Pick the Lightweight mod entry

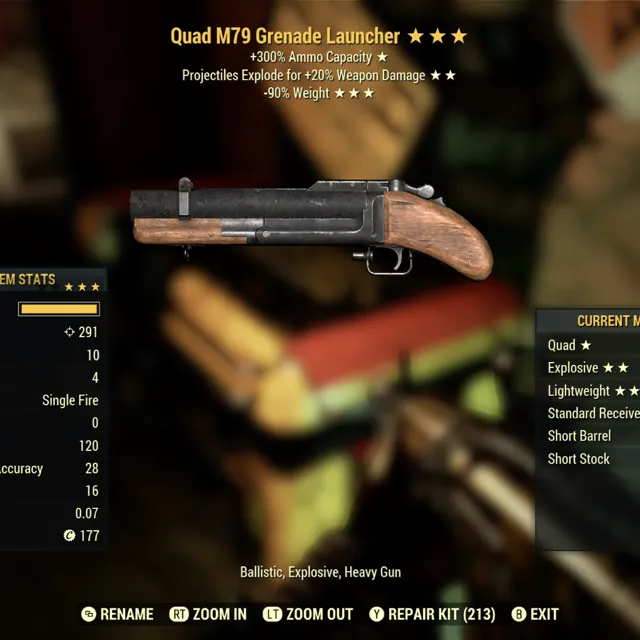tap(592, 391)
